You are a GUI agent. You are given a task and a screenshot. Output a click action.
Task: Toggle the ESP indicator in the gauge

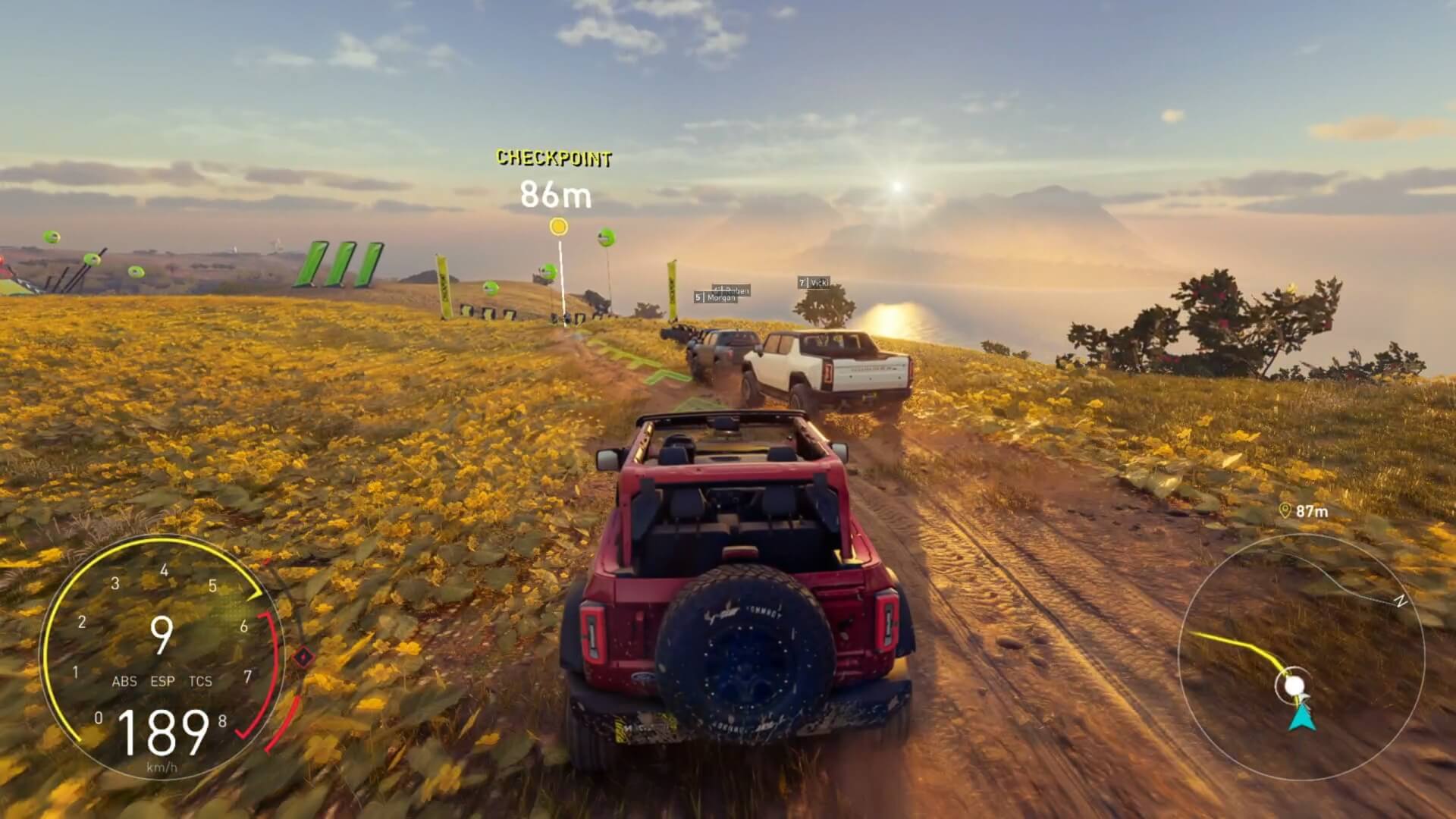164,682
